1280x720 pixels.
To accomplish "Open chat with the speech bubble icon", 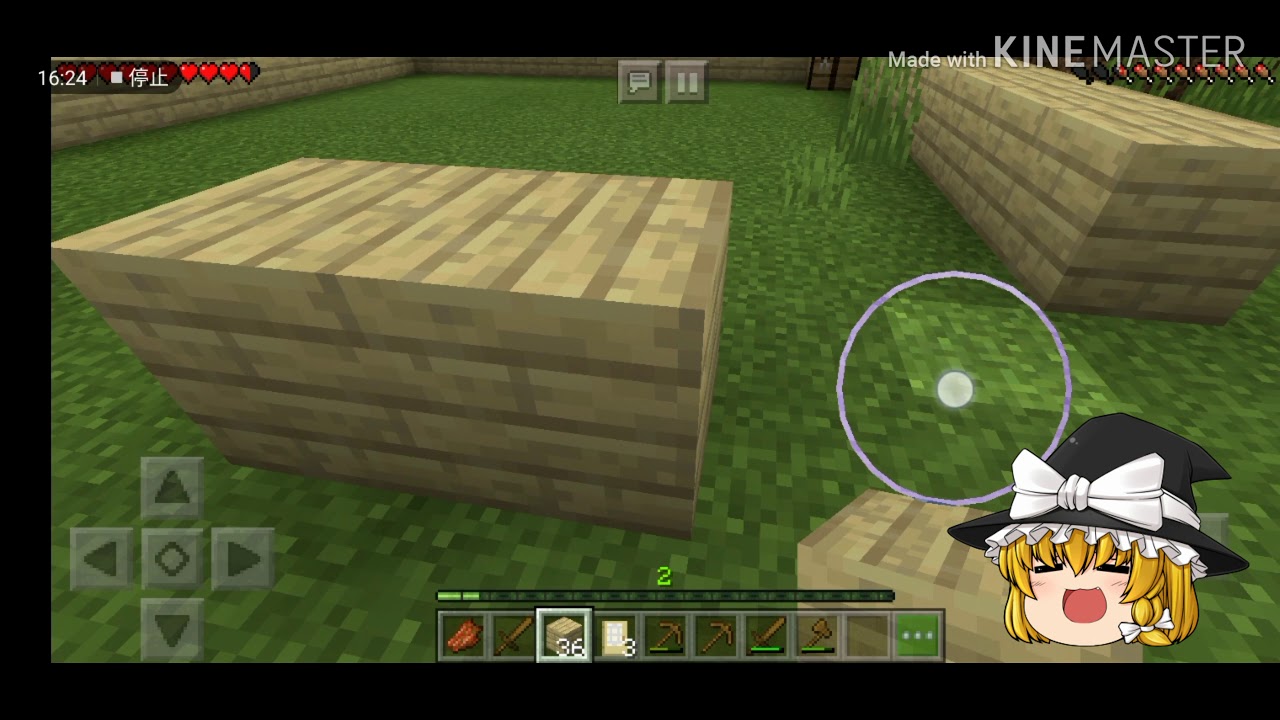I will pyautogui.click(x=639, y=84).
